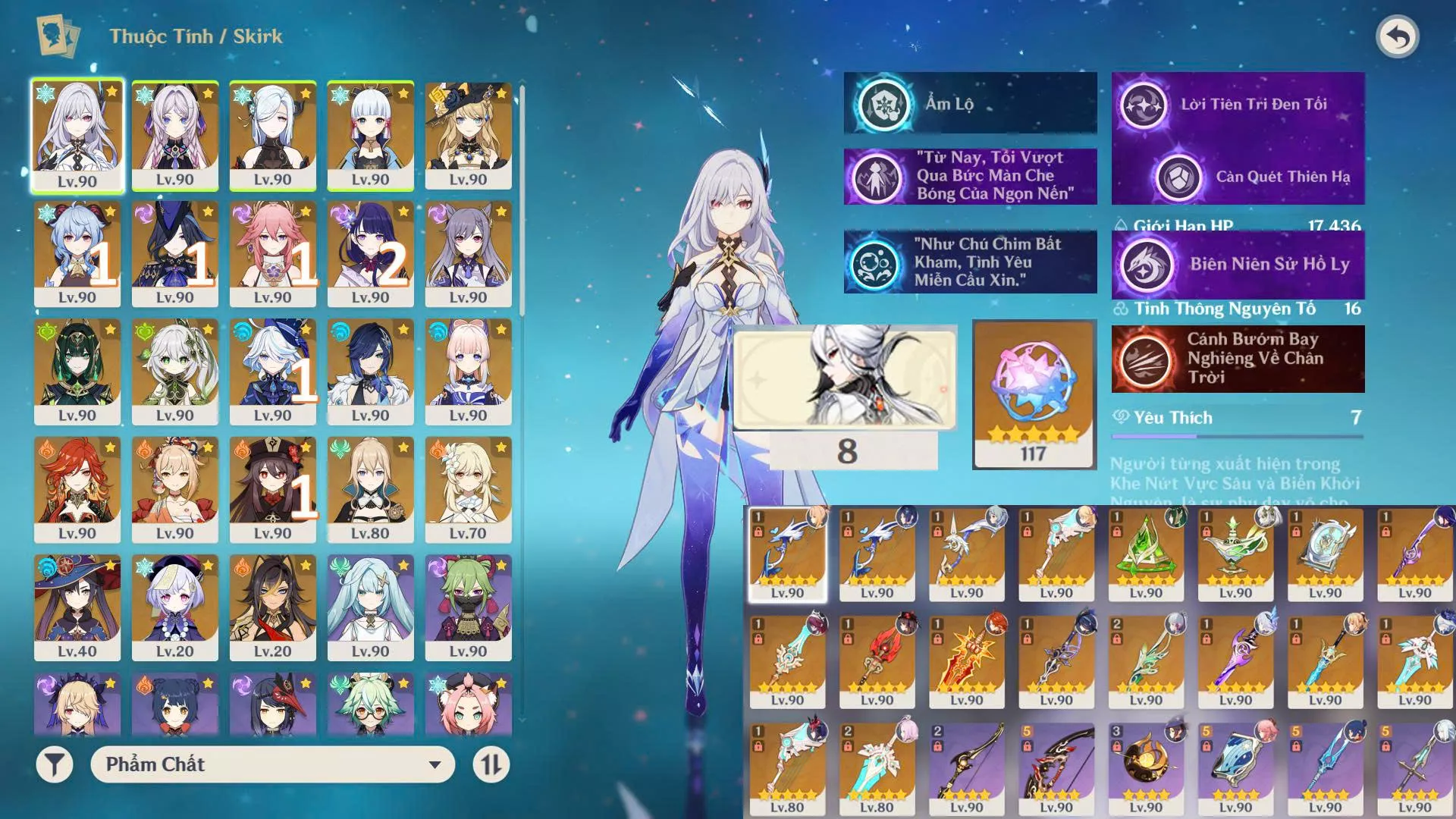1456x819 pixels.
Task: Click the 117 five-star item card
Action: [x=1034, y=394]
